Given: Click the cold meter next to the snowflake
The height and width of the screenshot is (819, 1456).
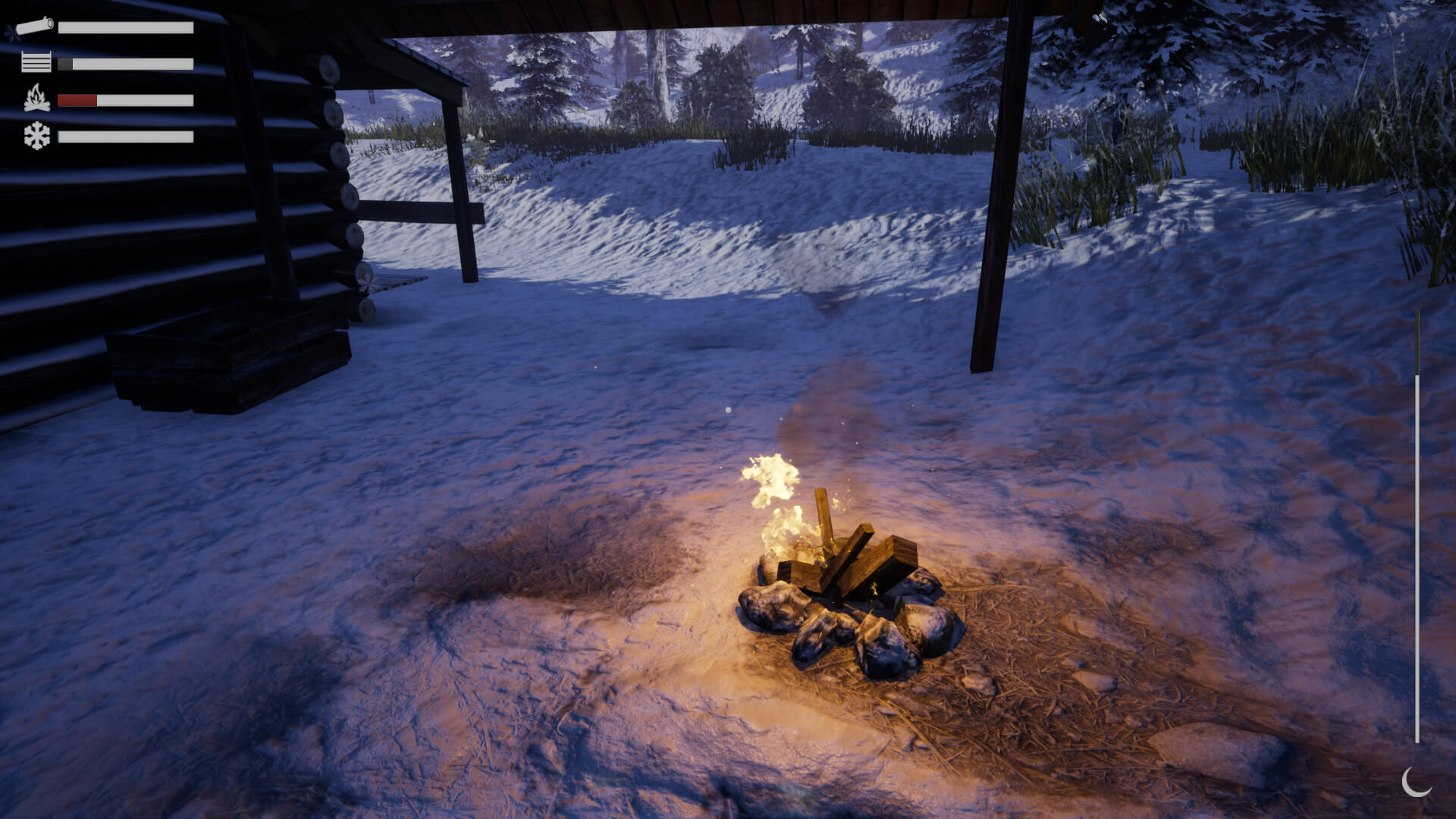Looking at the screenshot, I should click(x=125, y=136).
